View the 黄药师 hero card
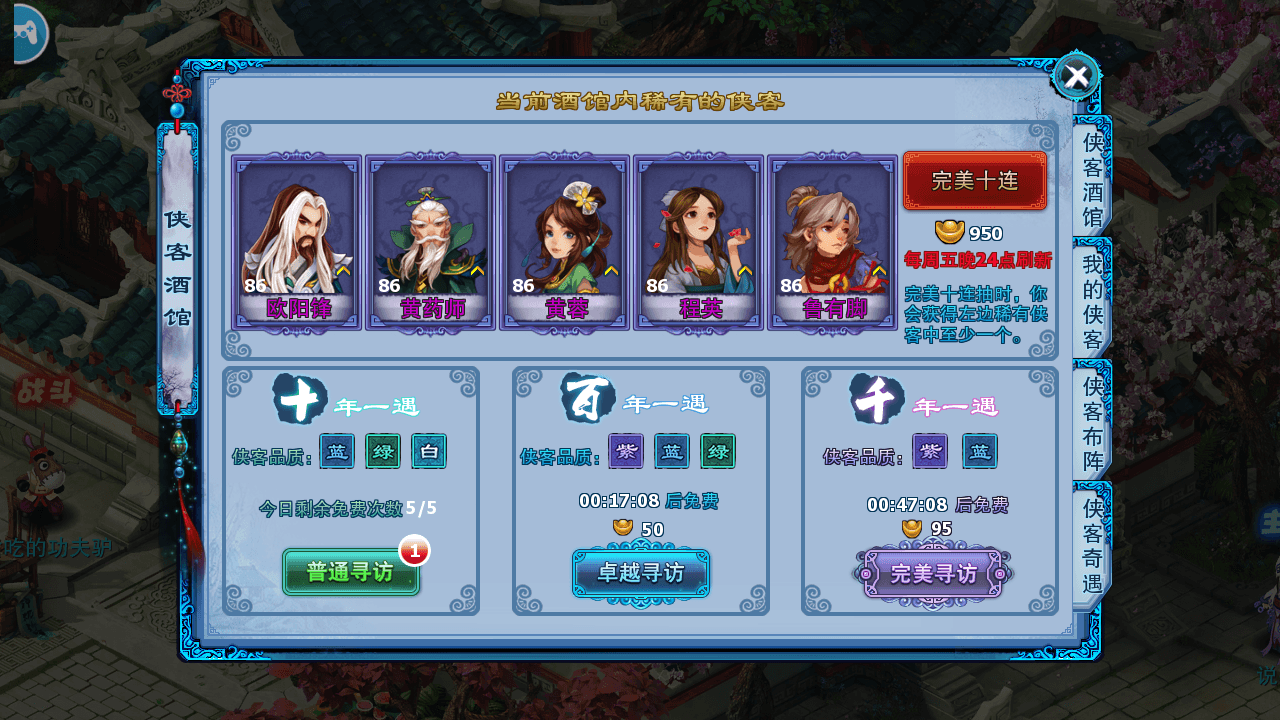This screenshot has height=720, width=1280. coord(431,242)
